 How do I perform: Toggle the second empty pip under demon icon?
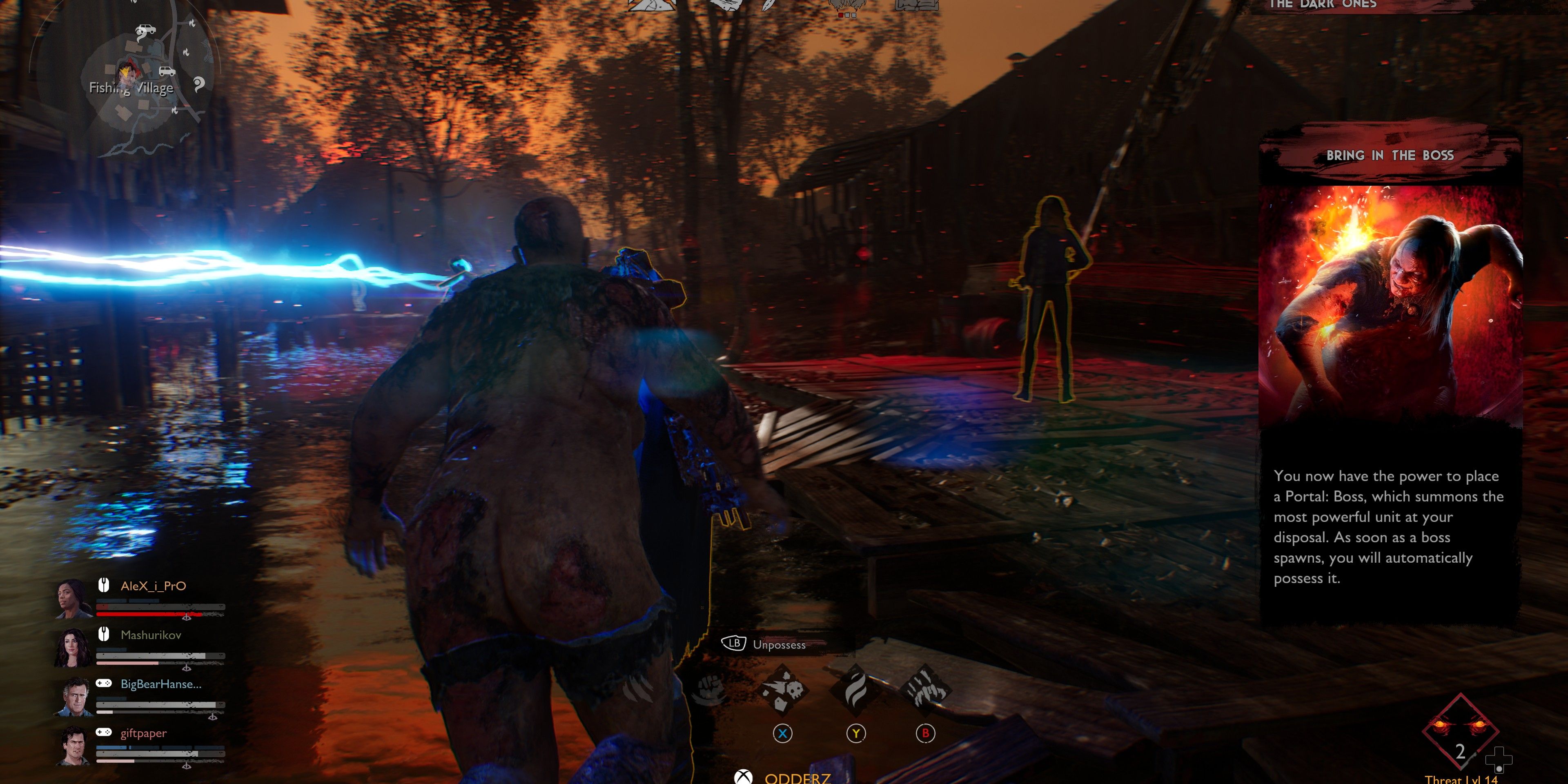point(847,15)
